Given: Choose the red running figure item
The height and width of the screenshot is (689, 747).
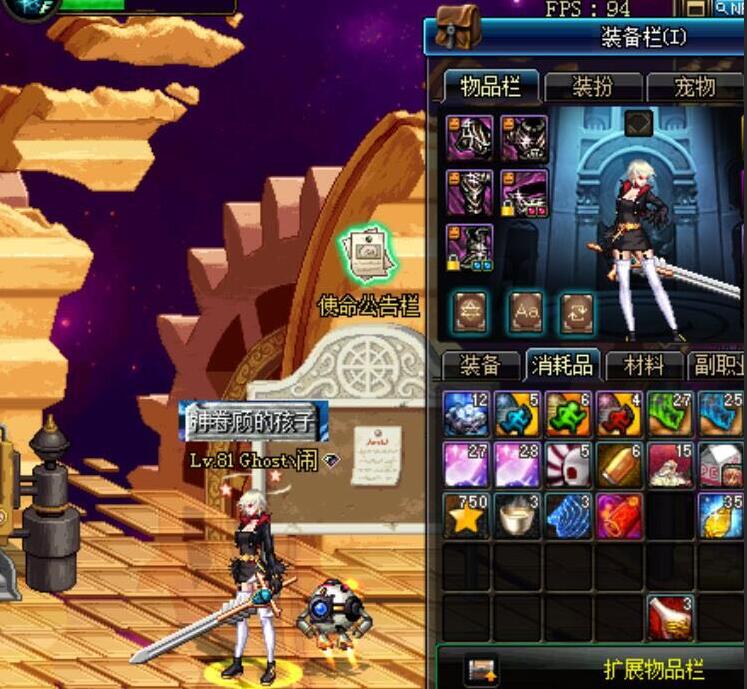Looking at the screenshot, I should (620, 413).
